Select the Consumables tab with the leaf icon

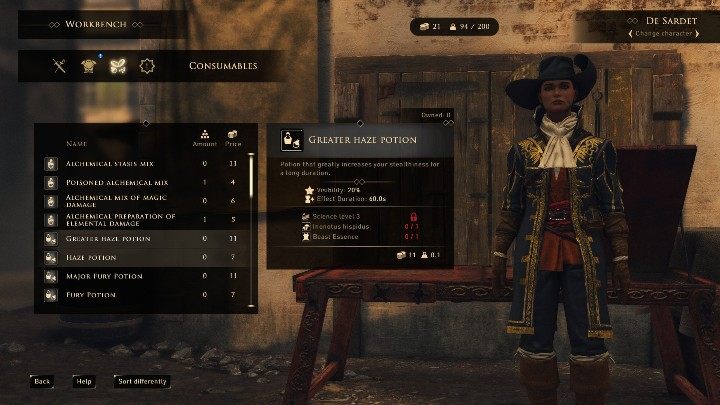point(118,67)
